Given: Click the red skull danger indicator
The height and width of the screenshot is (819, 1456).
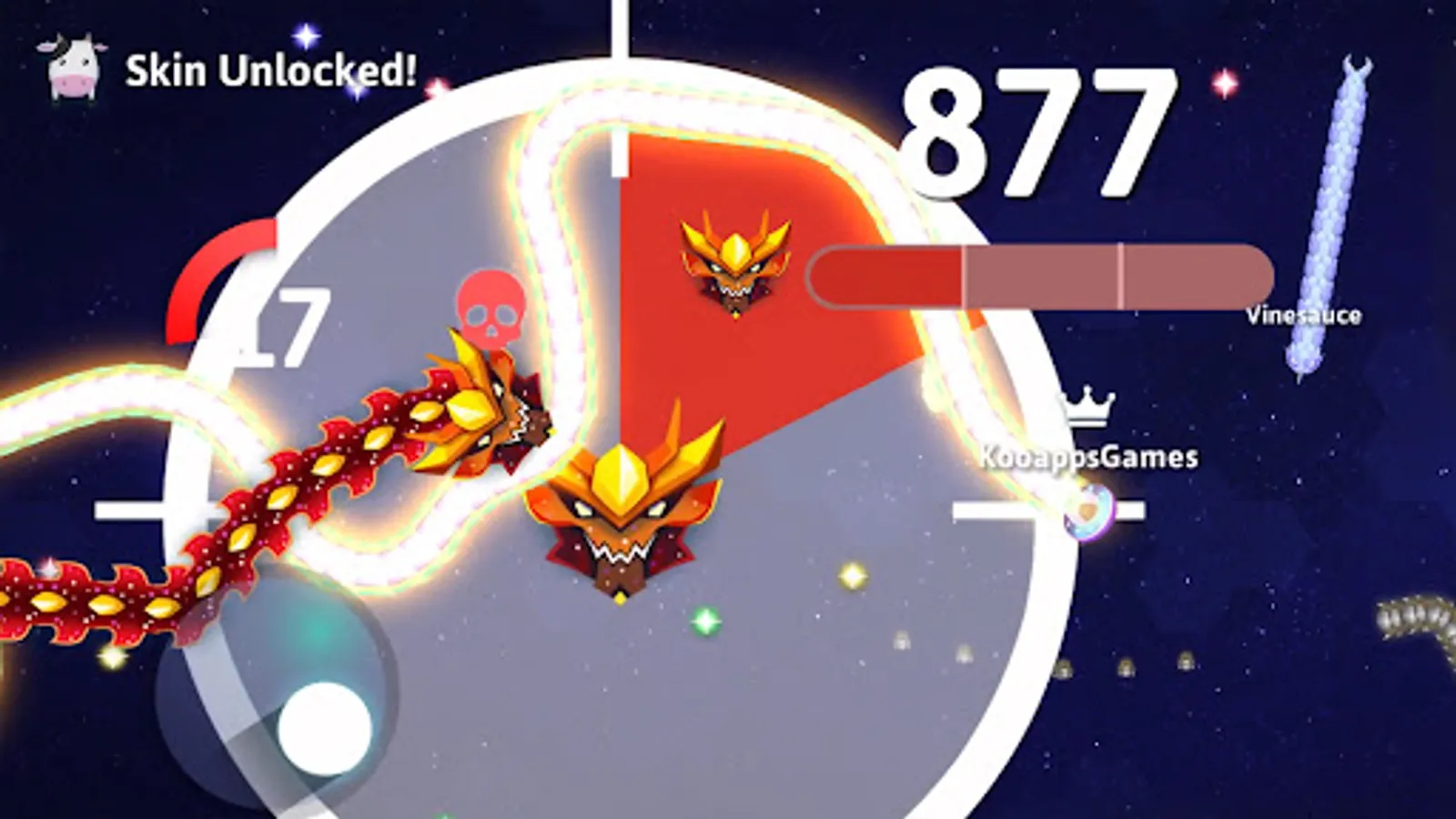Looking at the screenshot, I should click(x=489, y=306).
